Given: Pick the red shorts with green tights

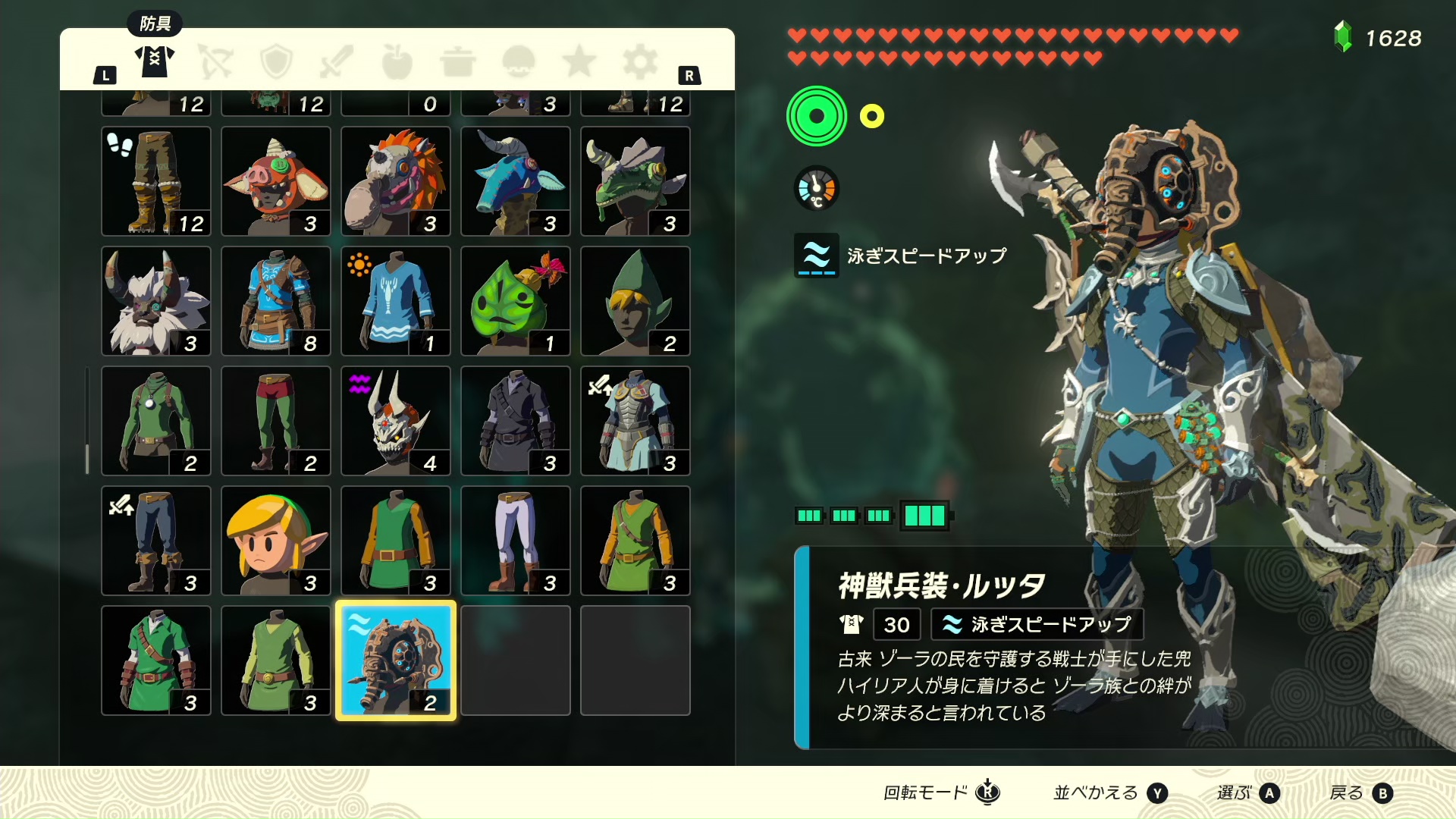Looking at the screenshot, I should [275, 421].
